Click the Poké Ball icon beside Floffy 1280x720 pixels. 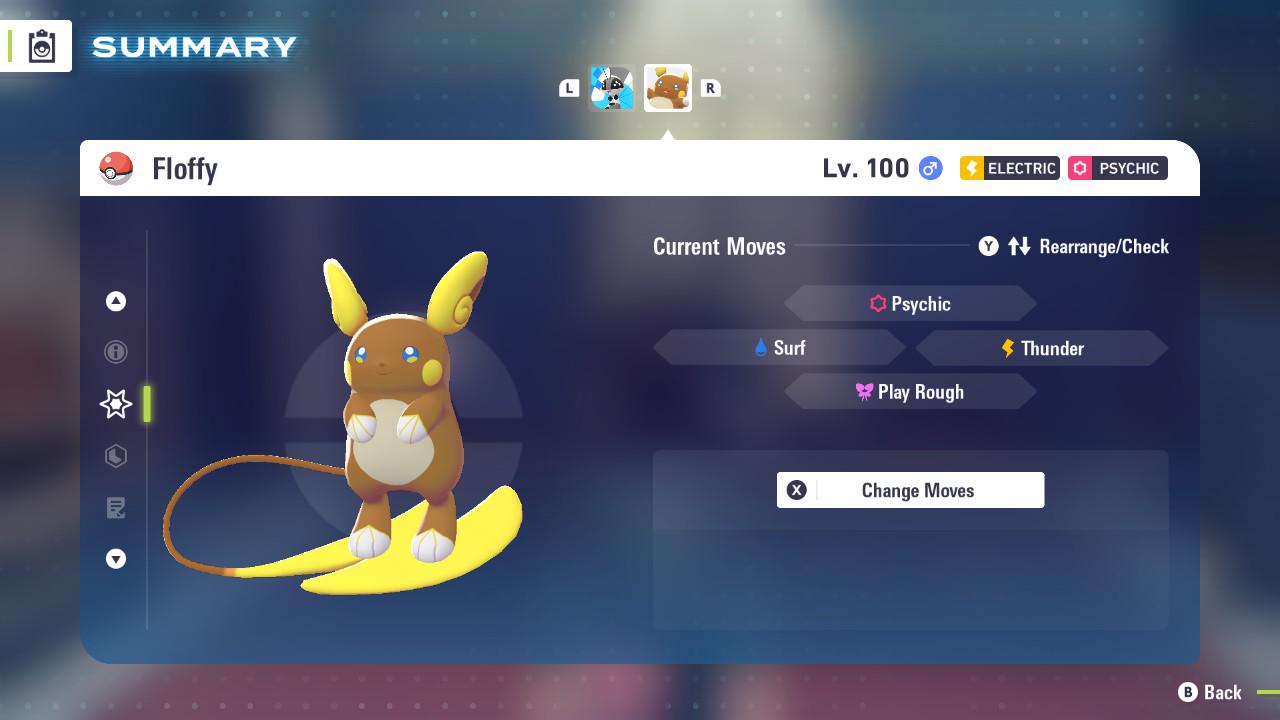tap(116, 168)
